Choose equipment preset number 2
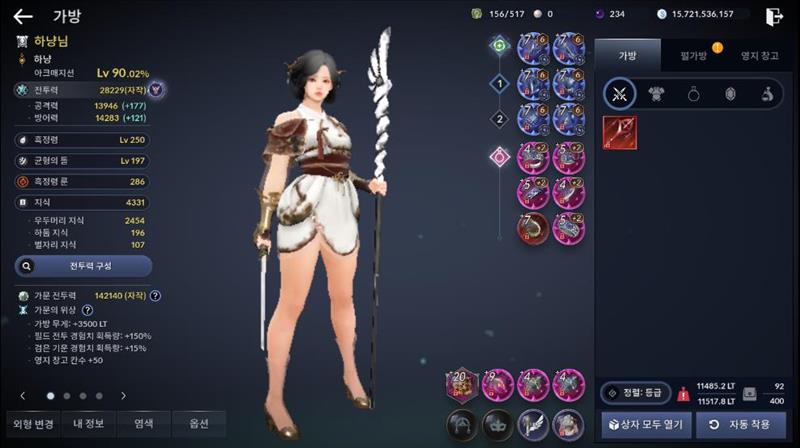 499,119
